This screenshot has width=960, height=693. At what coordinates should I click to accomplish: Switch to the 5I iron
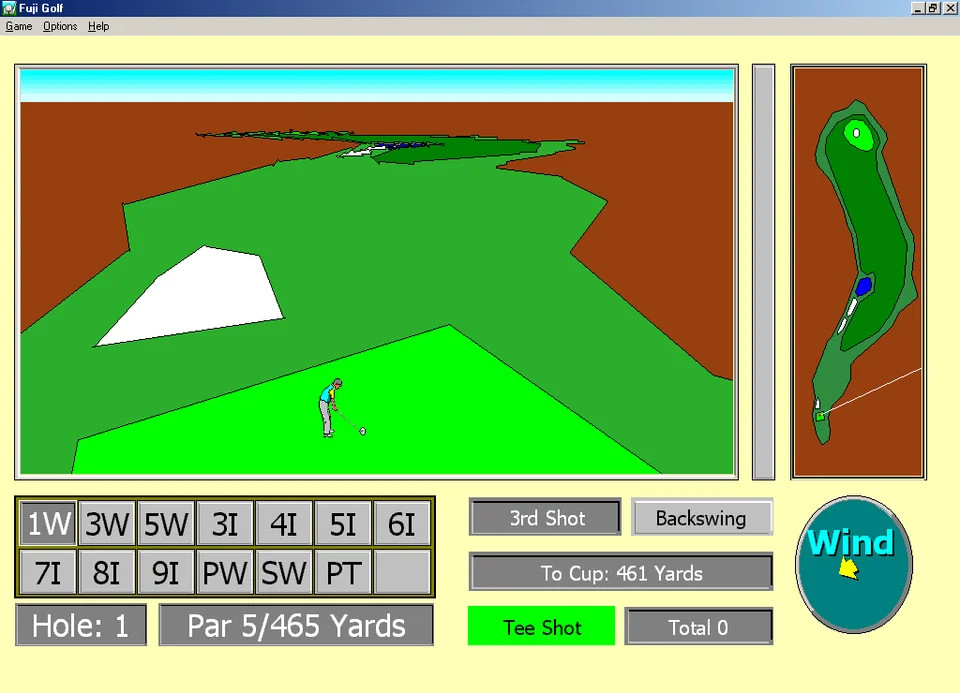point(343,524)
